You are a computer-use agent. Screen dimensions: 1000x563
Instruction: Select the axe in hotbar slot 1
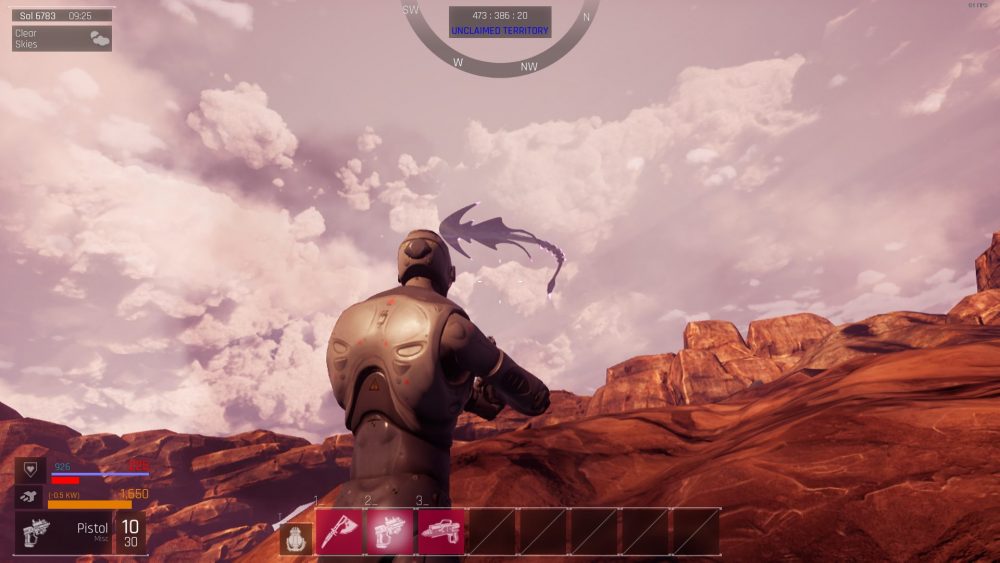coord(339,531)
